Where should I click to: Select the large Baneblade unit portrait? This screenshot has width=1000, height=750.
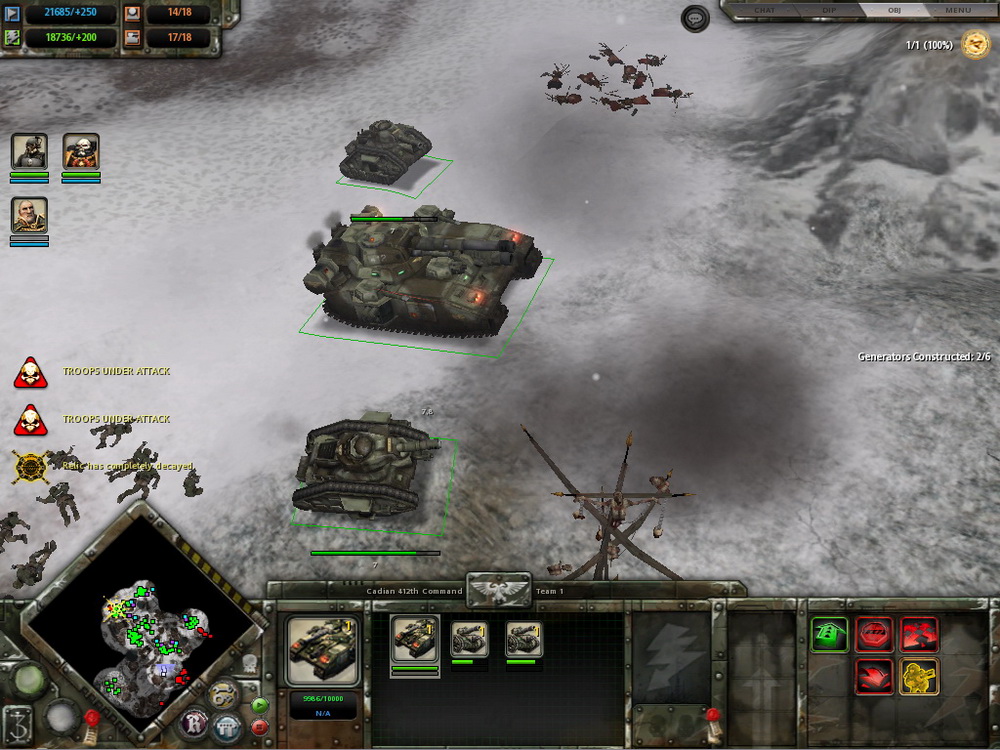coord(321,650)
